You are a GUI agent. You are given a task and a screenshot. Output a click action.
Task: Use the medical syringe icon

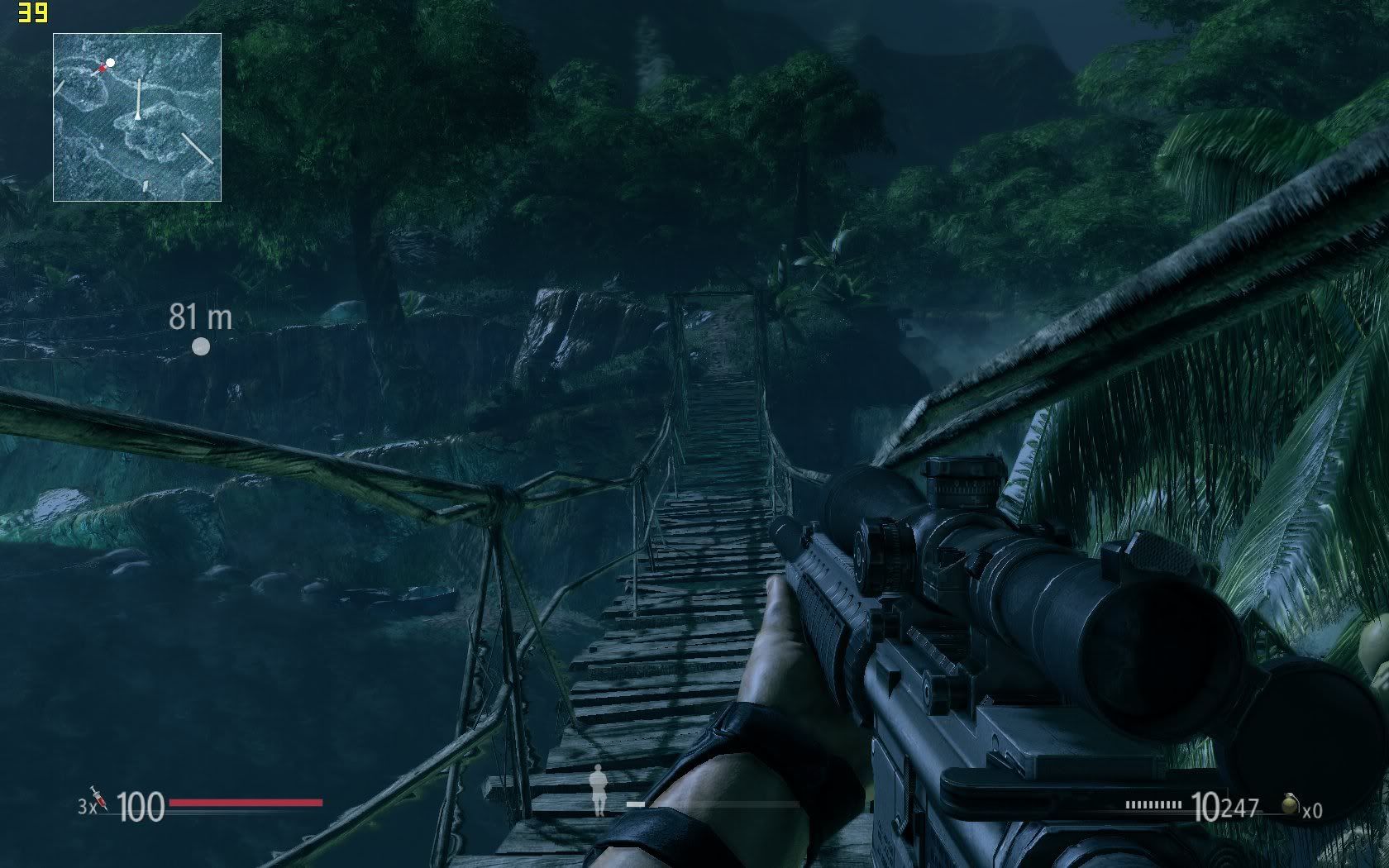coord(99,799)
